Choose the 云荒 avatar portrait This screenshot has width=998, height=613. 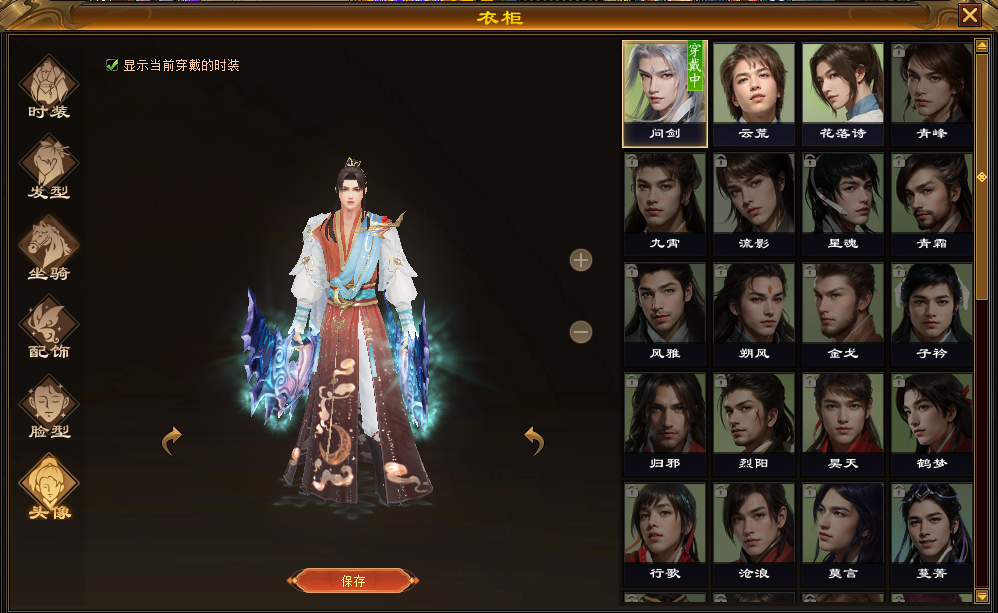(754, 90)
